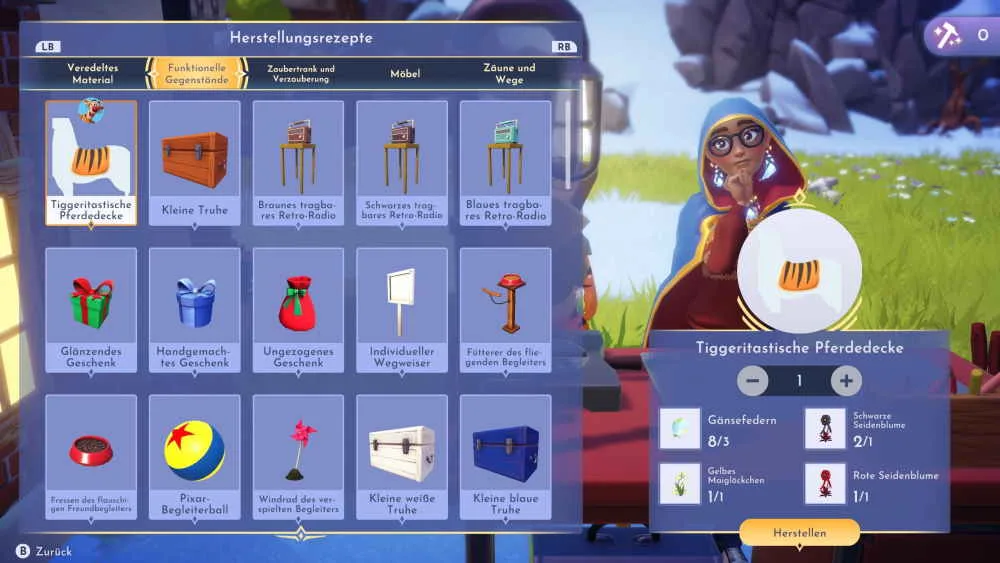
Task: Open the Zaubertrank und Verzauberung tab
Action: [300, 73]
